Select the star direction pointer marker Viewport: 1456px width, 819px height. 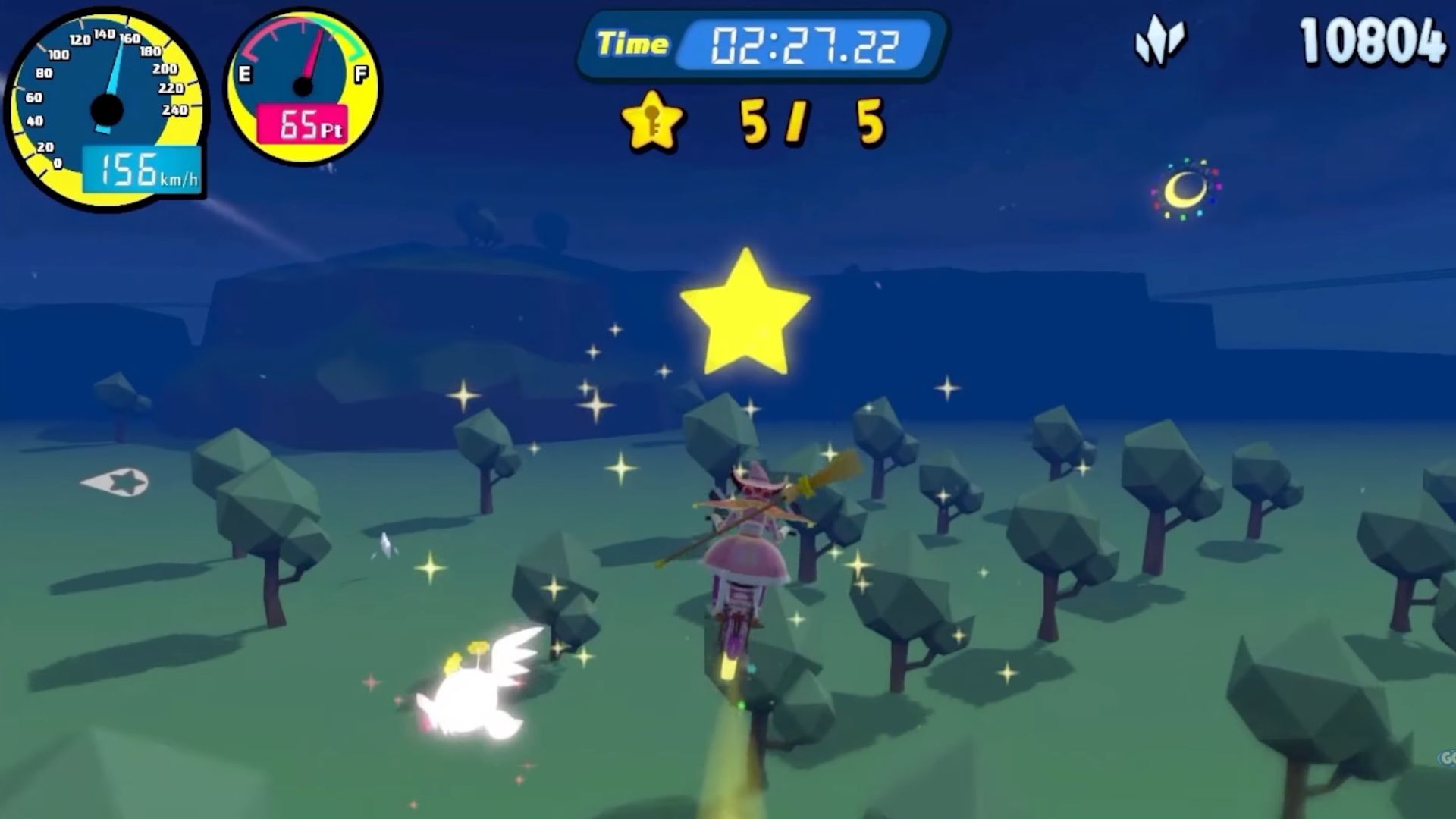point(118,482)
